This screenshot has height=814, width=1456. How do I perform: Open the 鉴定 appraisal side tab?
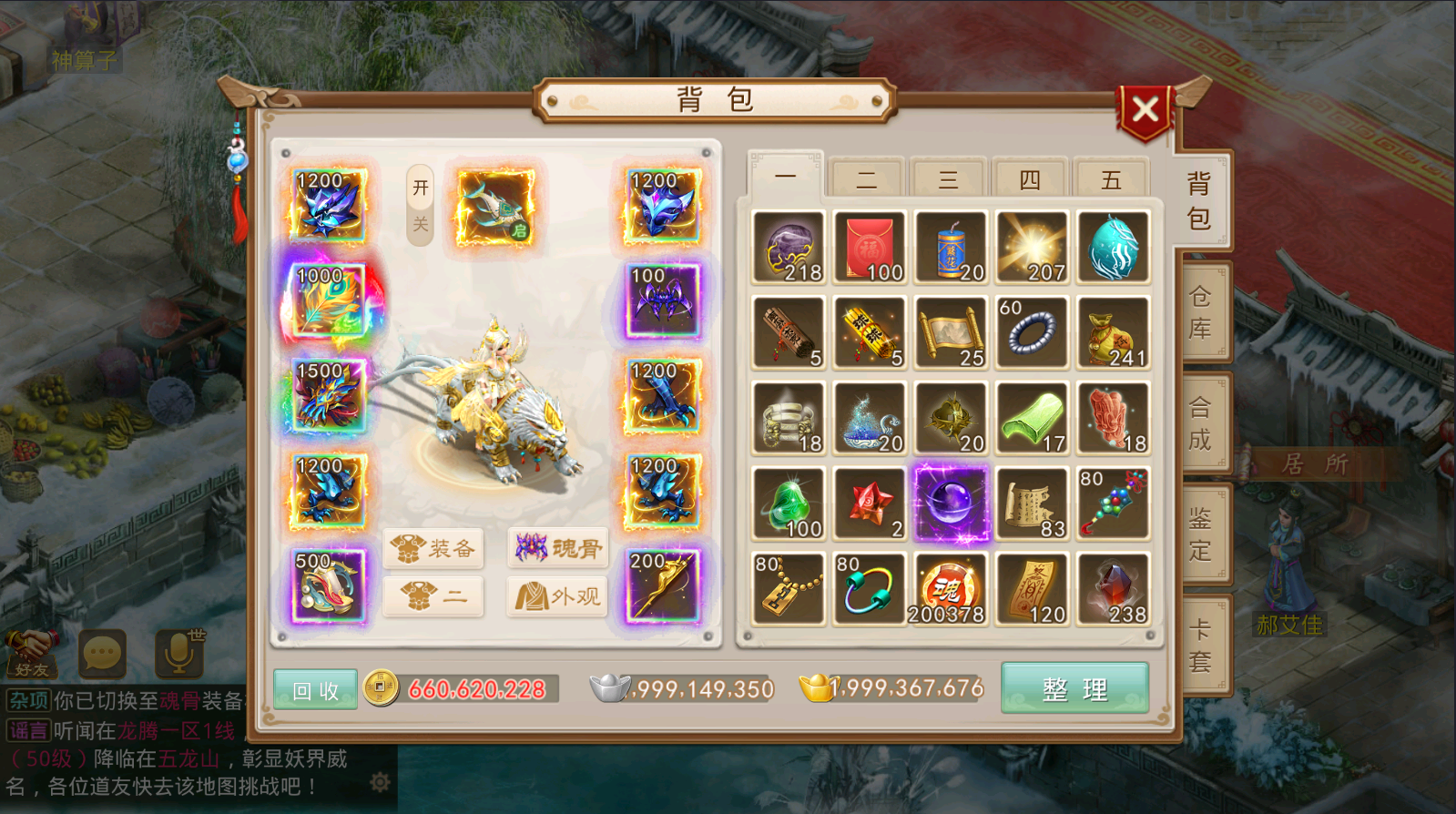tap(1201, 534)
